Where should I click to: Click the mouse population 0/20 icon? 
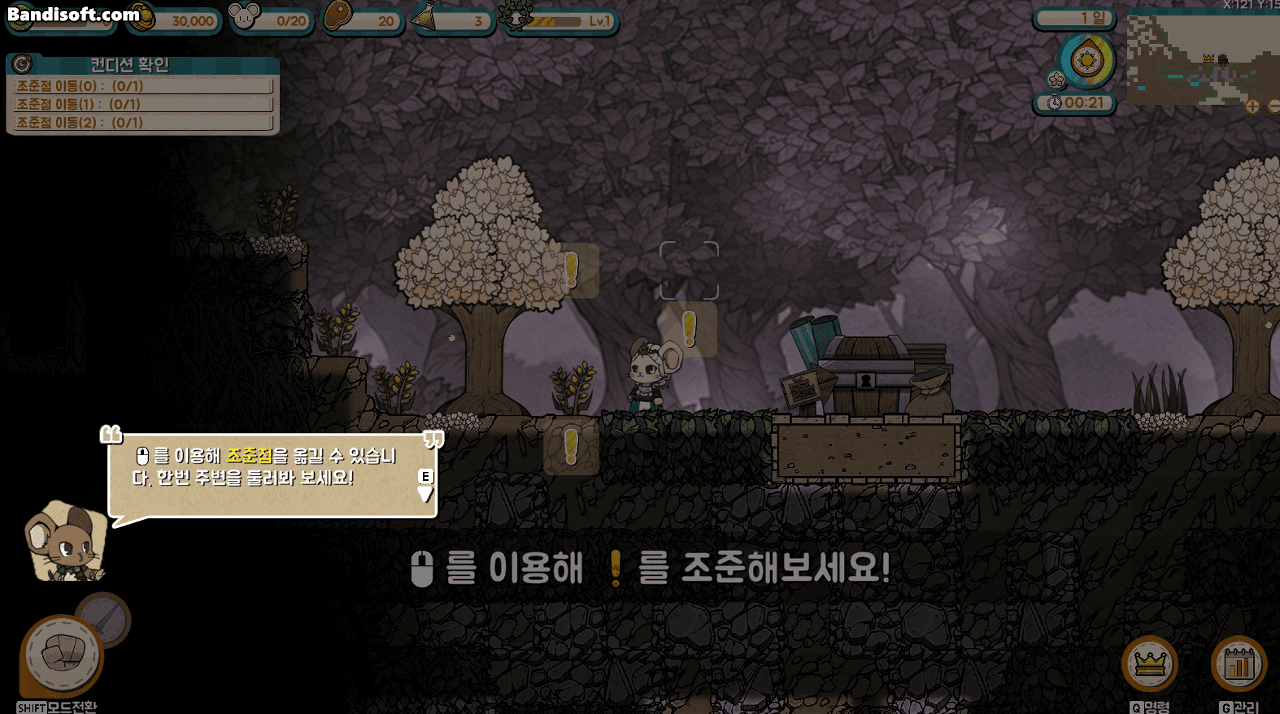(x=245, y=17)
